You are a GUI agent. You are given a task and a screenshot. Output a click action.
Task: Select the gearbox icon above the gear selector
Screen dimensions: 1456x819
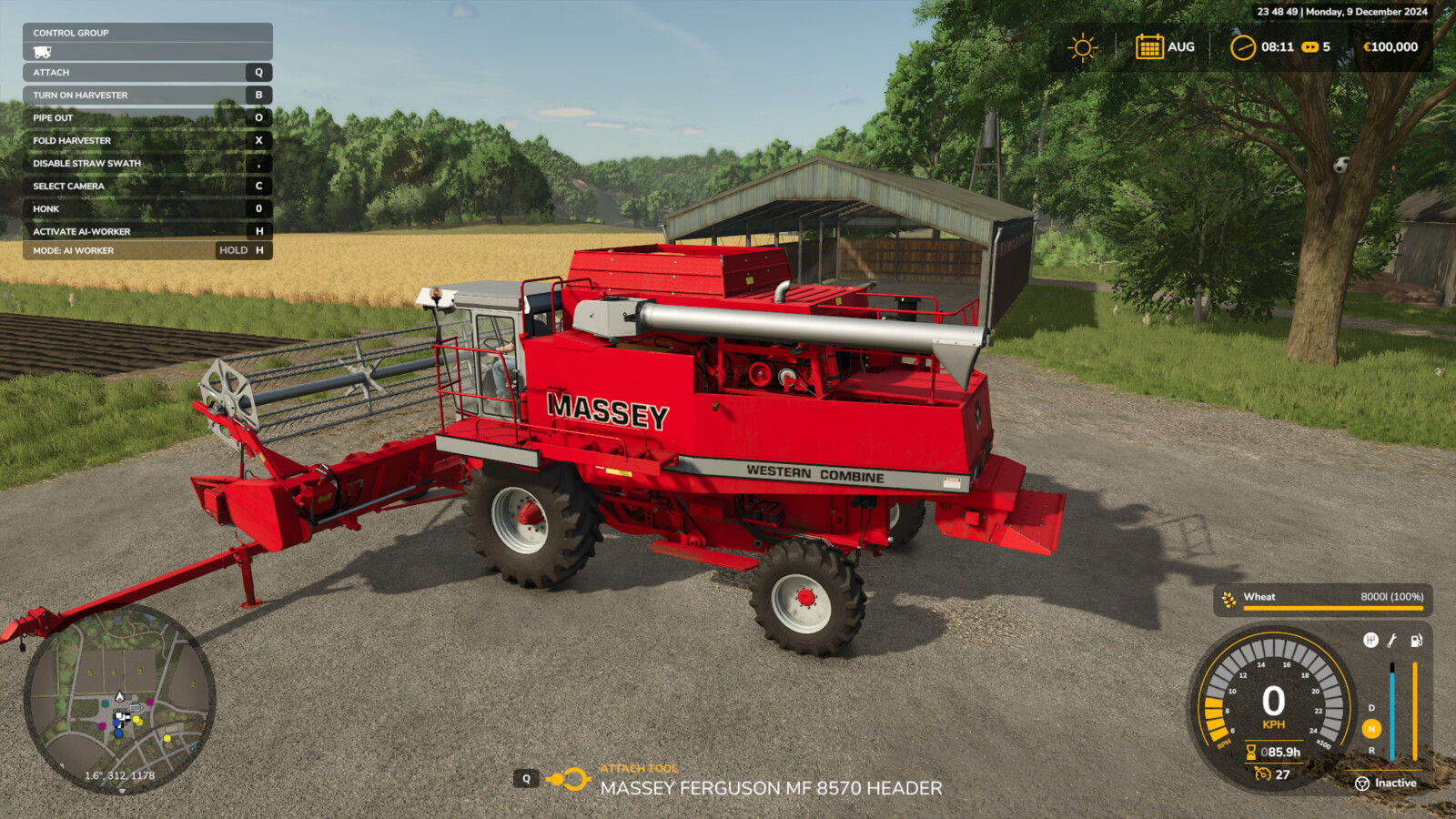[1370, 640]
